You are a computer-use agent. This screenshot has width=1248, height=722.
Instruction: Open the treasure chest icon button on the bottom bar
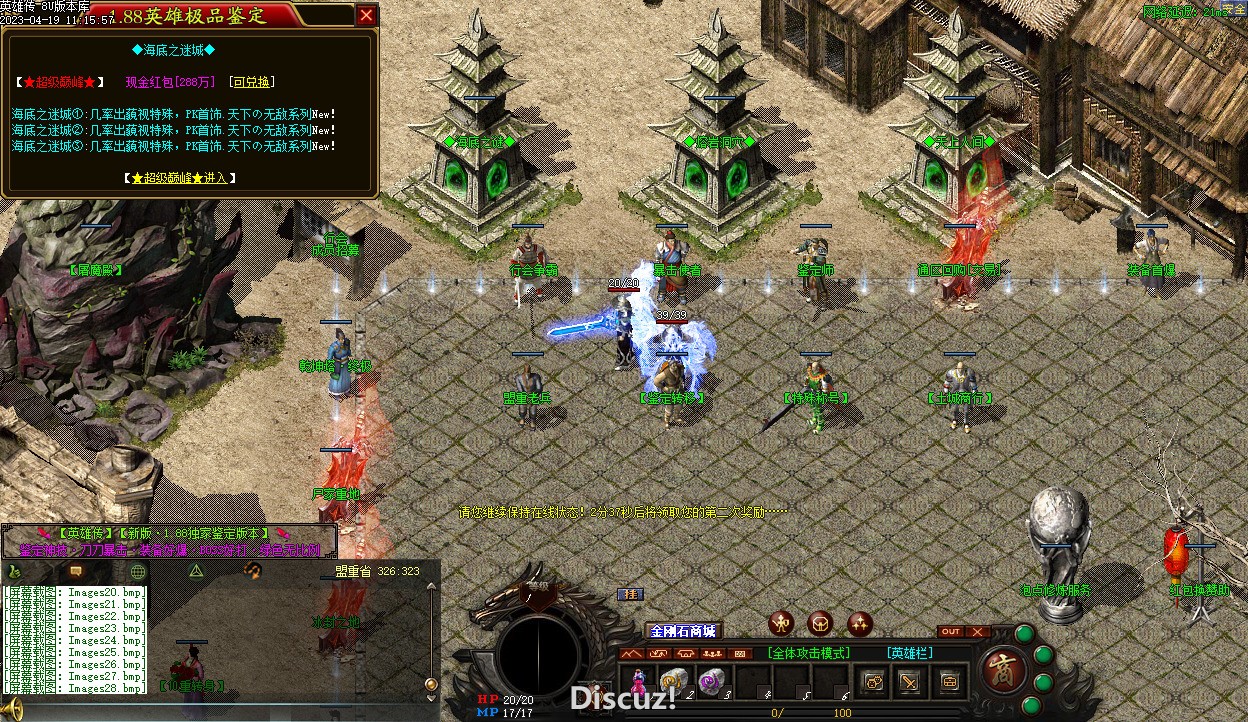pyautogui.click(x=948, y=682)
